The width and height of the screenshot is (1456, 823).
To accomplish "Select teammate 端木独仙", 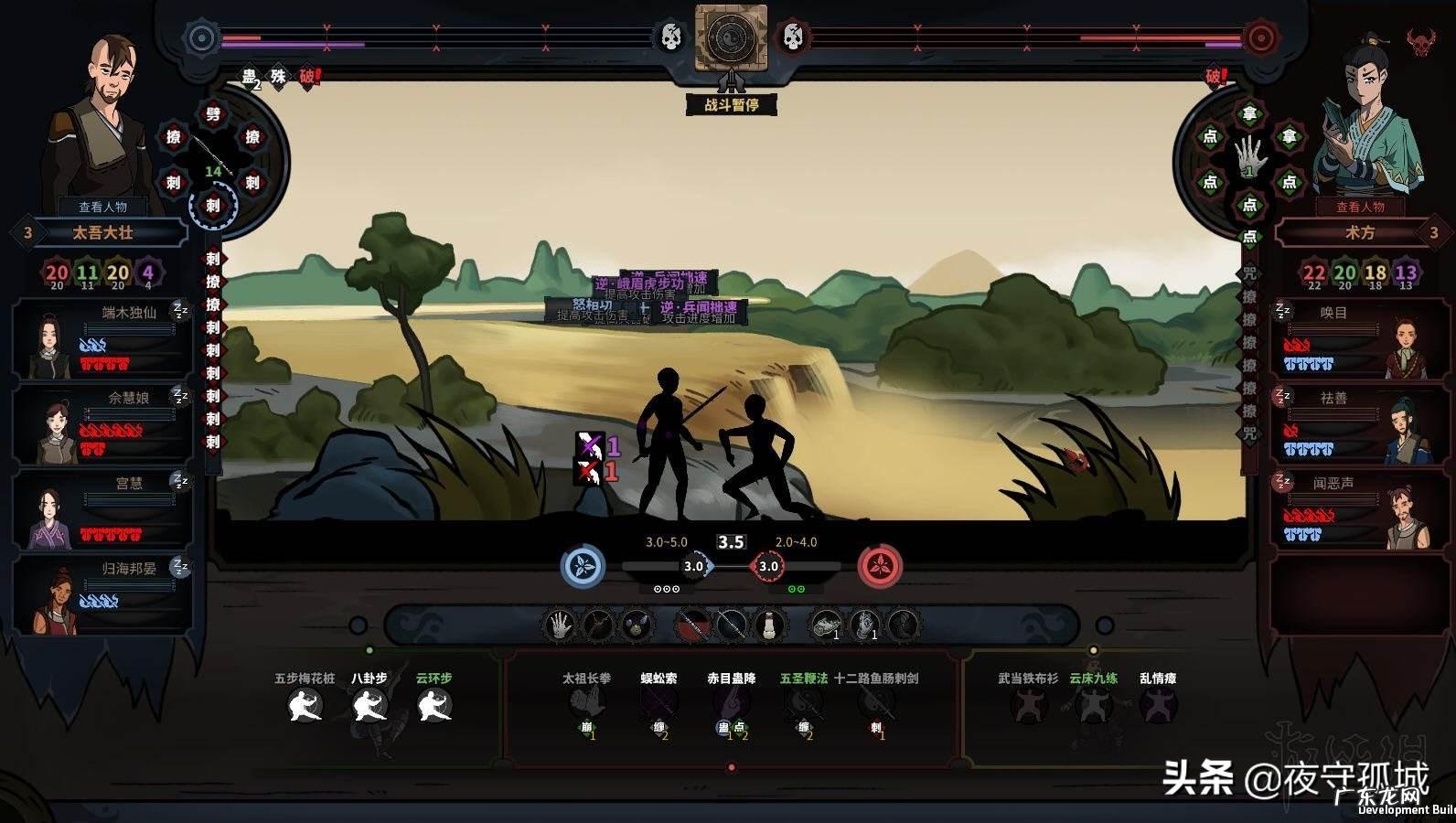I will pos(102,338).
